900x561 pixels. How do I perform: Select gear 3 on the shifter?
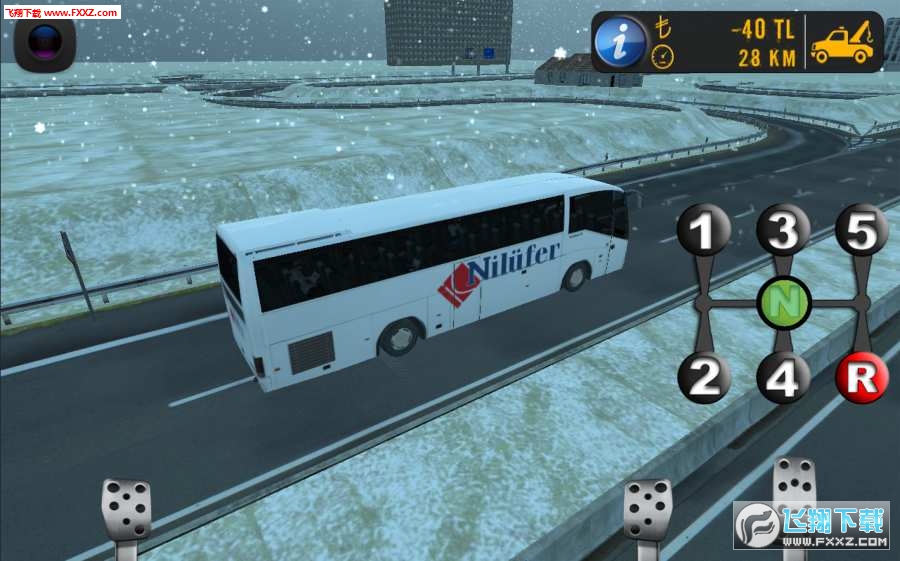[783, 232]
